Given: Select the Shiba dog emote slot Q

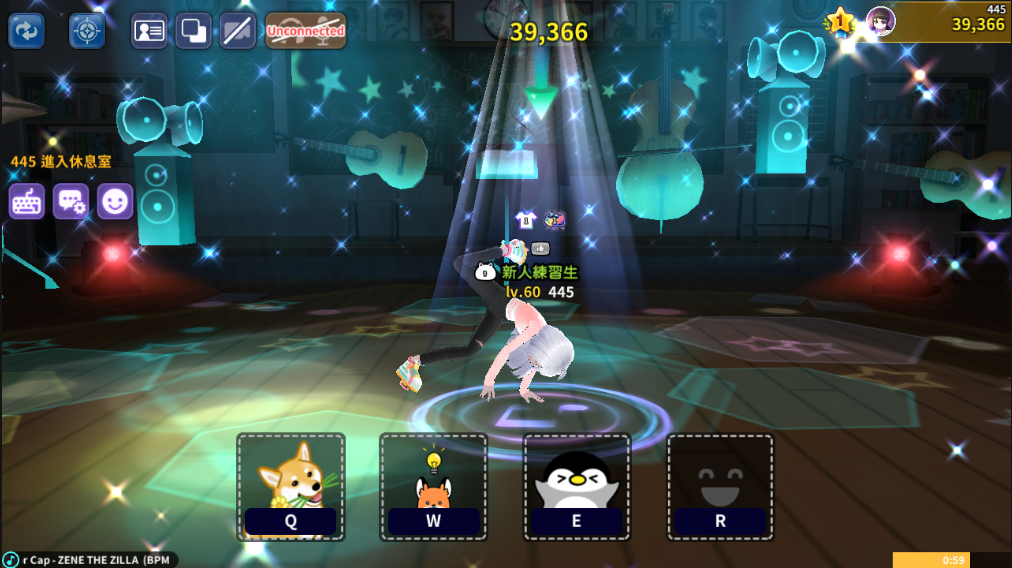Looking at the screenshot, I should [291, 486].
